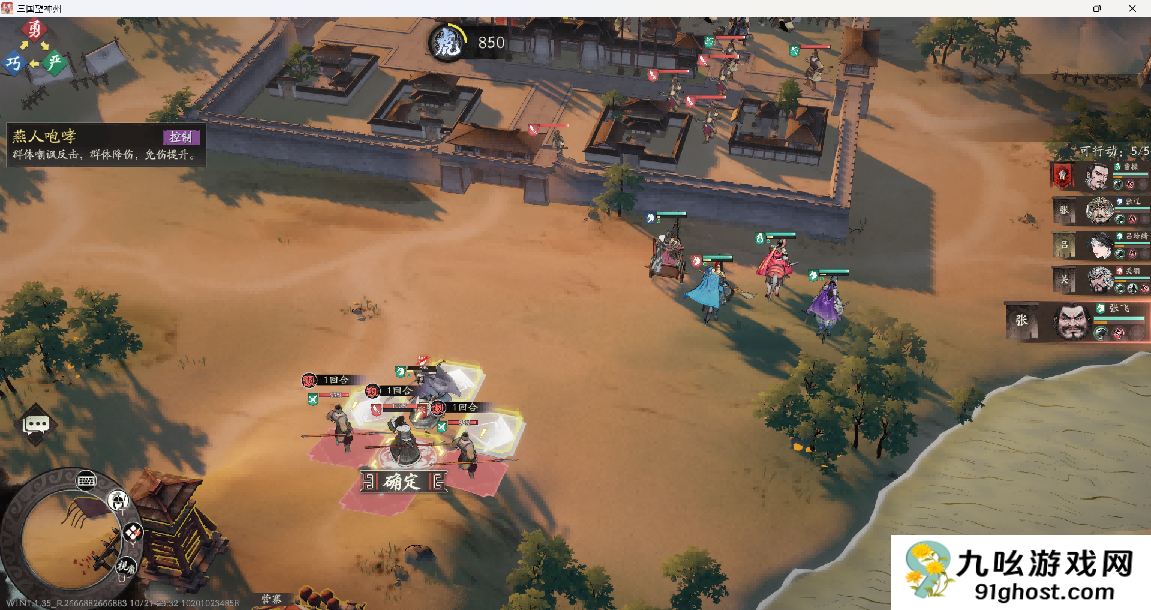This screenshot has height=610, width=1151.
Task: Confirm the skill with the 确定 button
Action: 404,482
